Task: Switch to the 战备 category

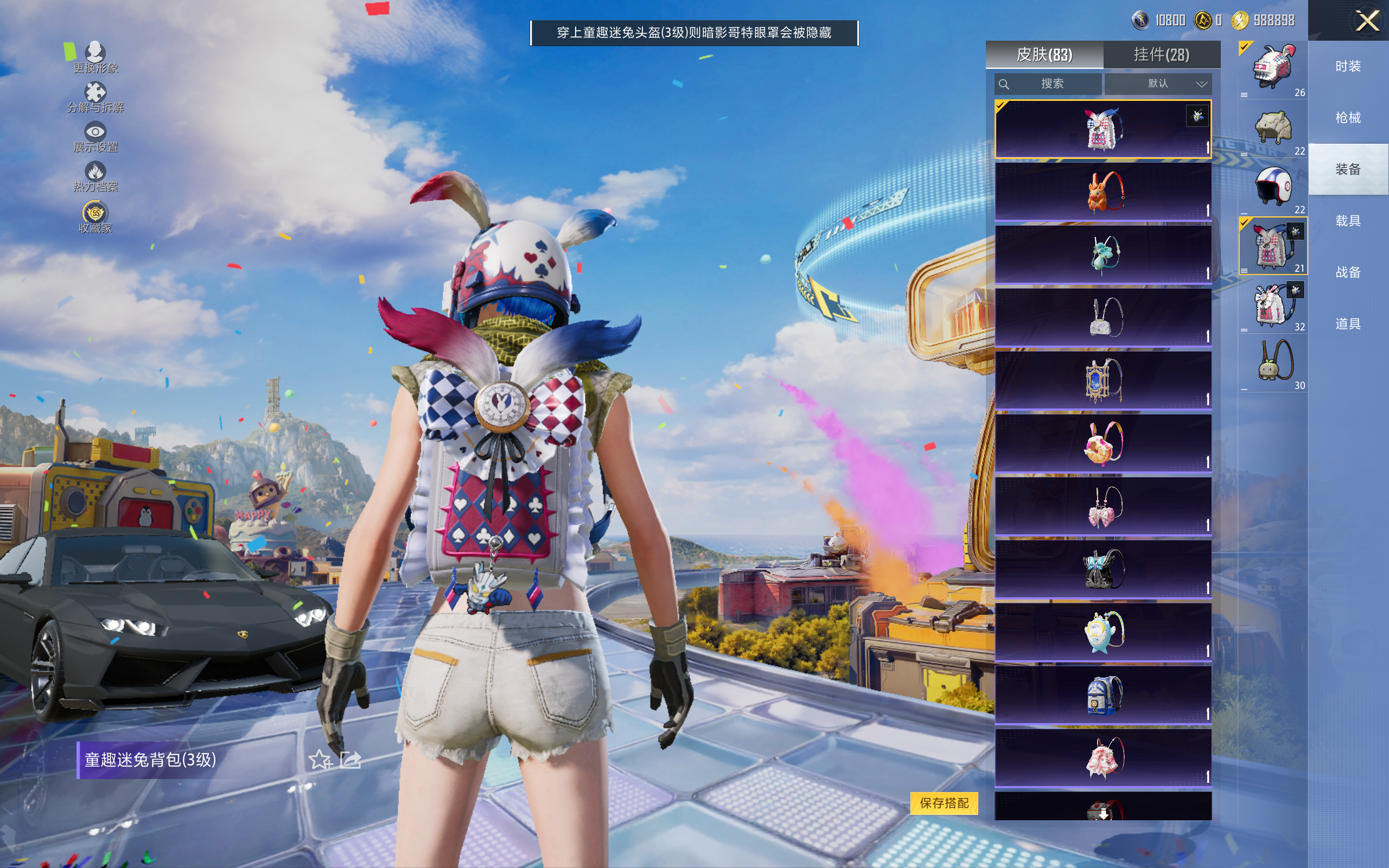Action: pos(1348,272)
